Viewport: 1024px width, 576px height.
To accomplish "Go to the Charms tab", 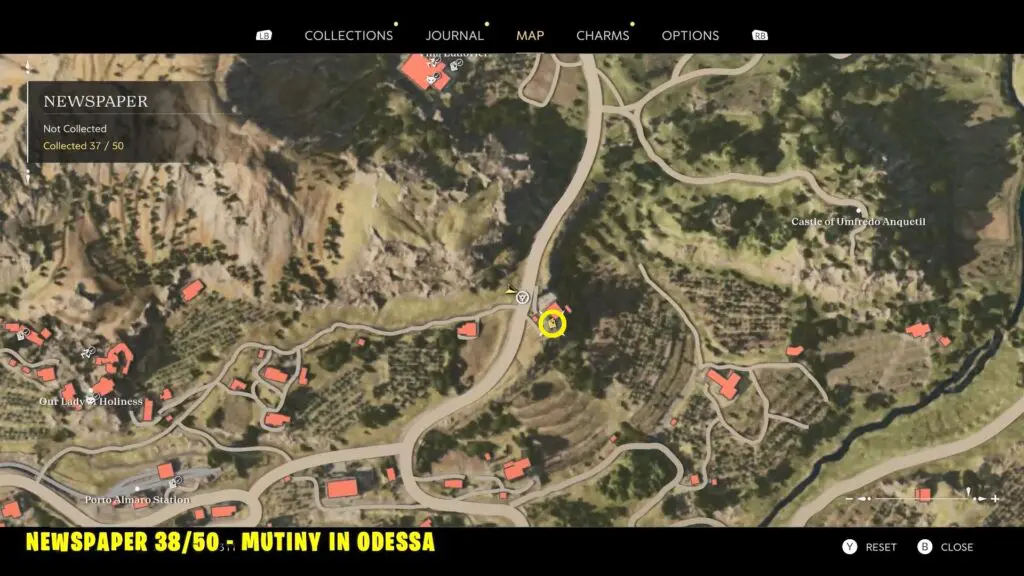I will 603,35.
